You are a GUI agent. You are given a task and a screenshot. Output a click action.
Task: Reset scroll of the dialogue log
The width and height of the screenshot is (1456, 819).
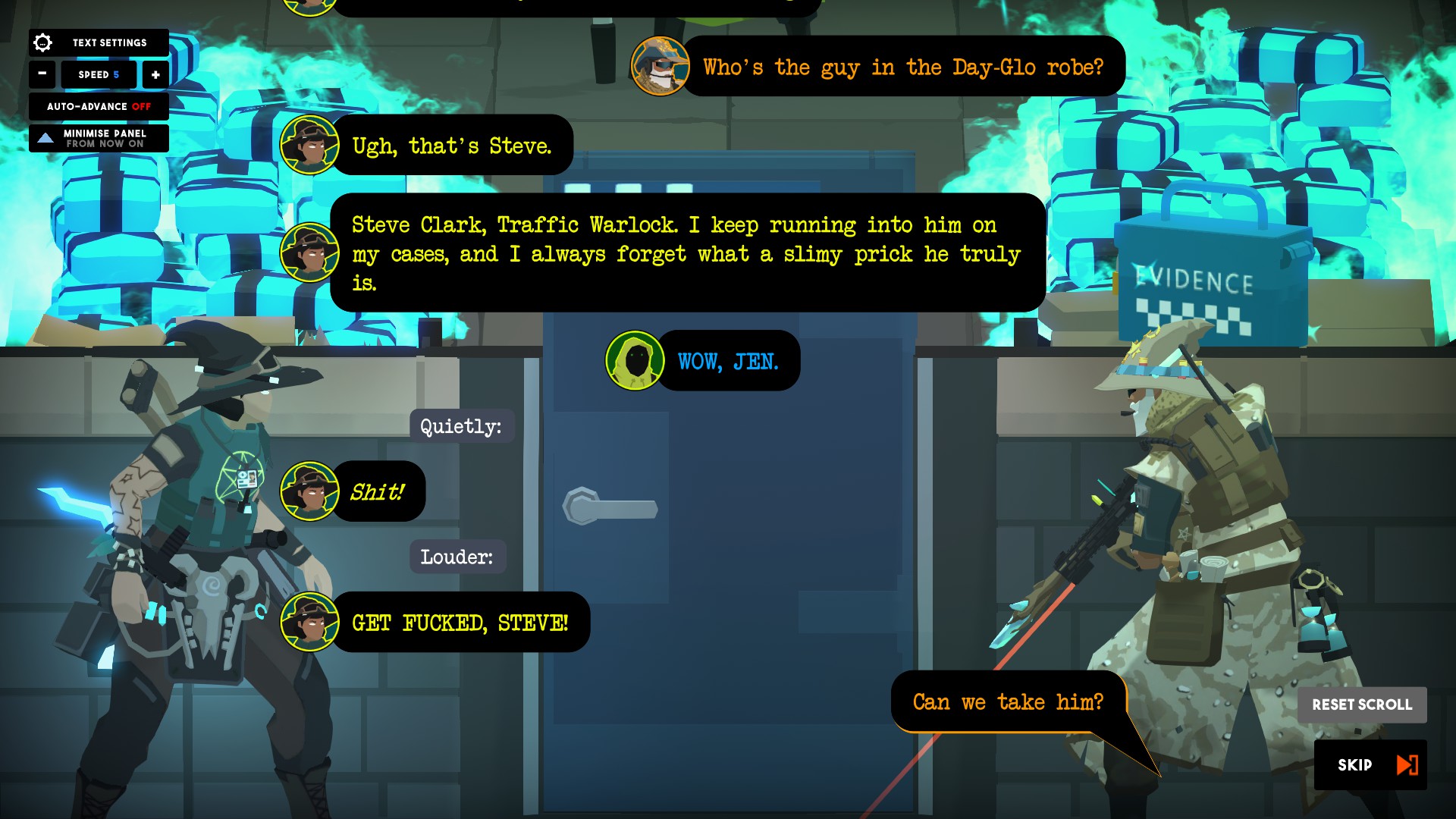(x=1362, y=704)
